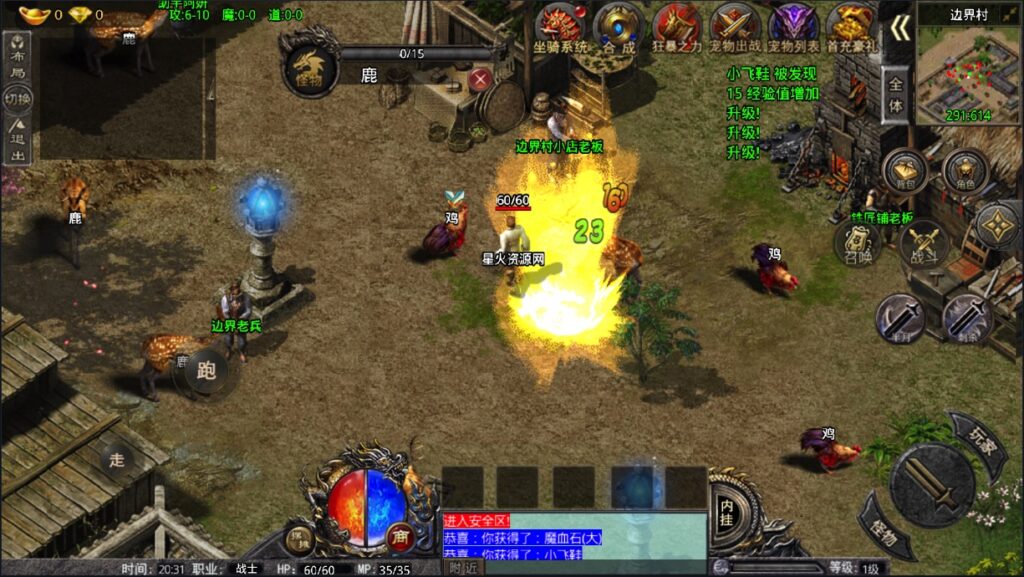The image size is (1024, 577).
Task: Open the 角色 character sheet
Action: tap(965, 172)
